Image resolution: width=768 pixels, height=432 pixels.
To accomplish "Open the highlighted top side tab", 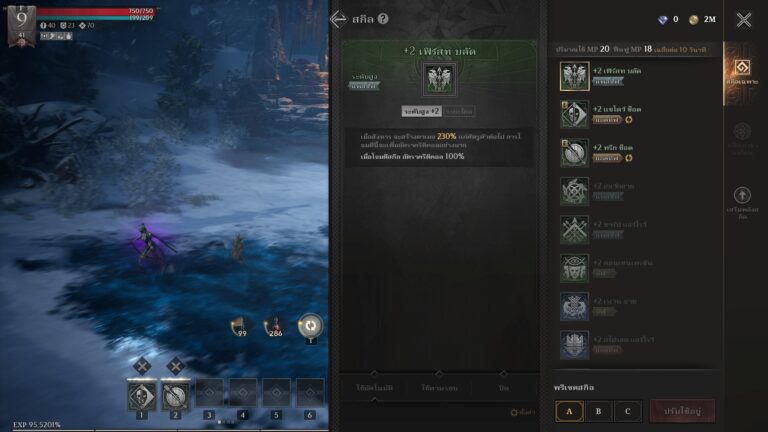I will coord(742,72).
